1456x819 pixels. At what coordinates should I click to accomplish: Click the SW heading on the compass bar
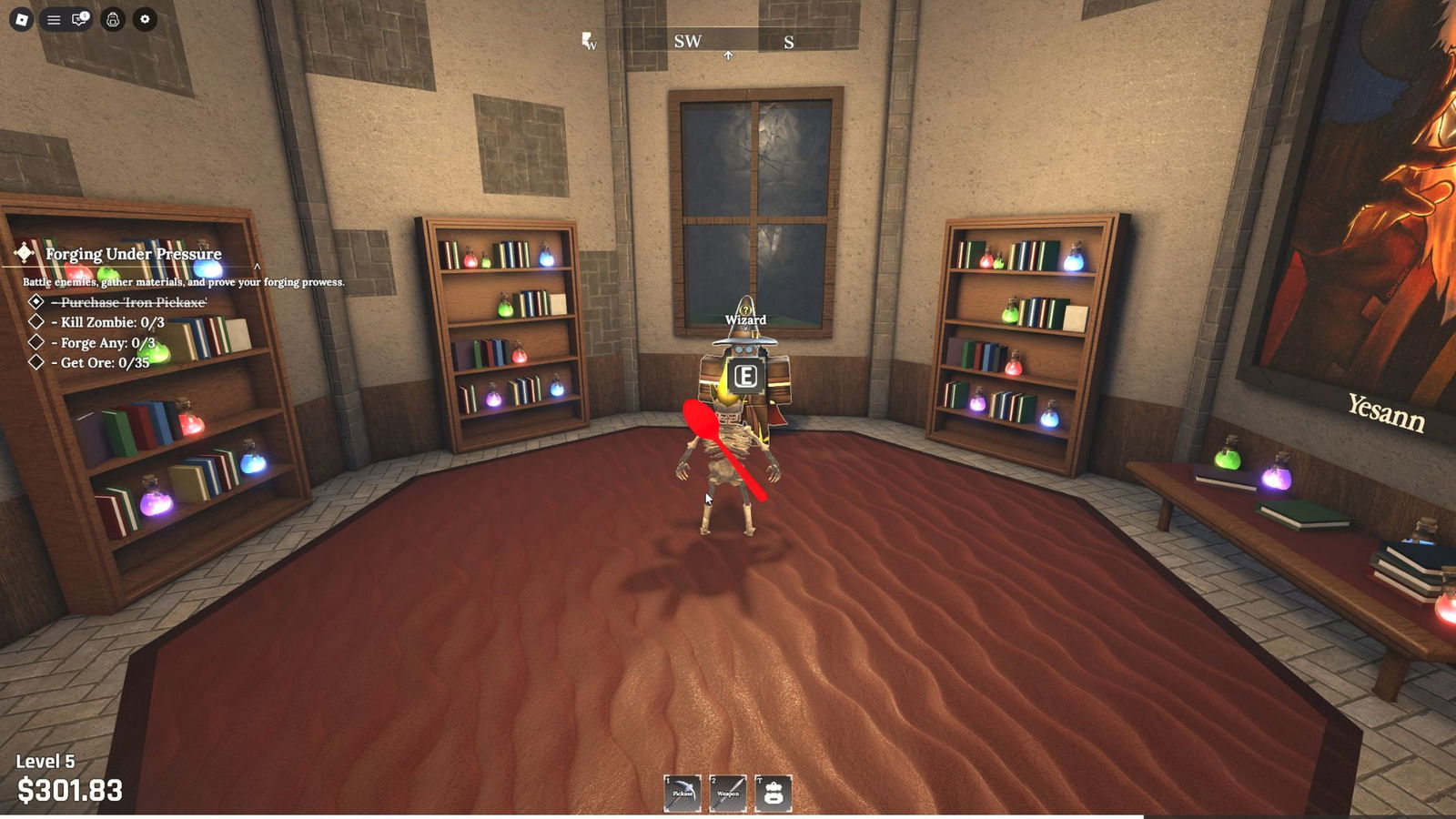[x=688, y=42]
